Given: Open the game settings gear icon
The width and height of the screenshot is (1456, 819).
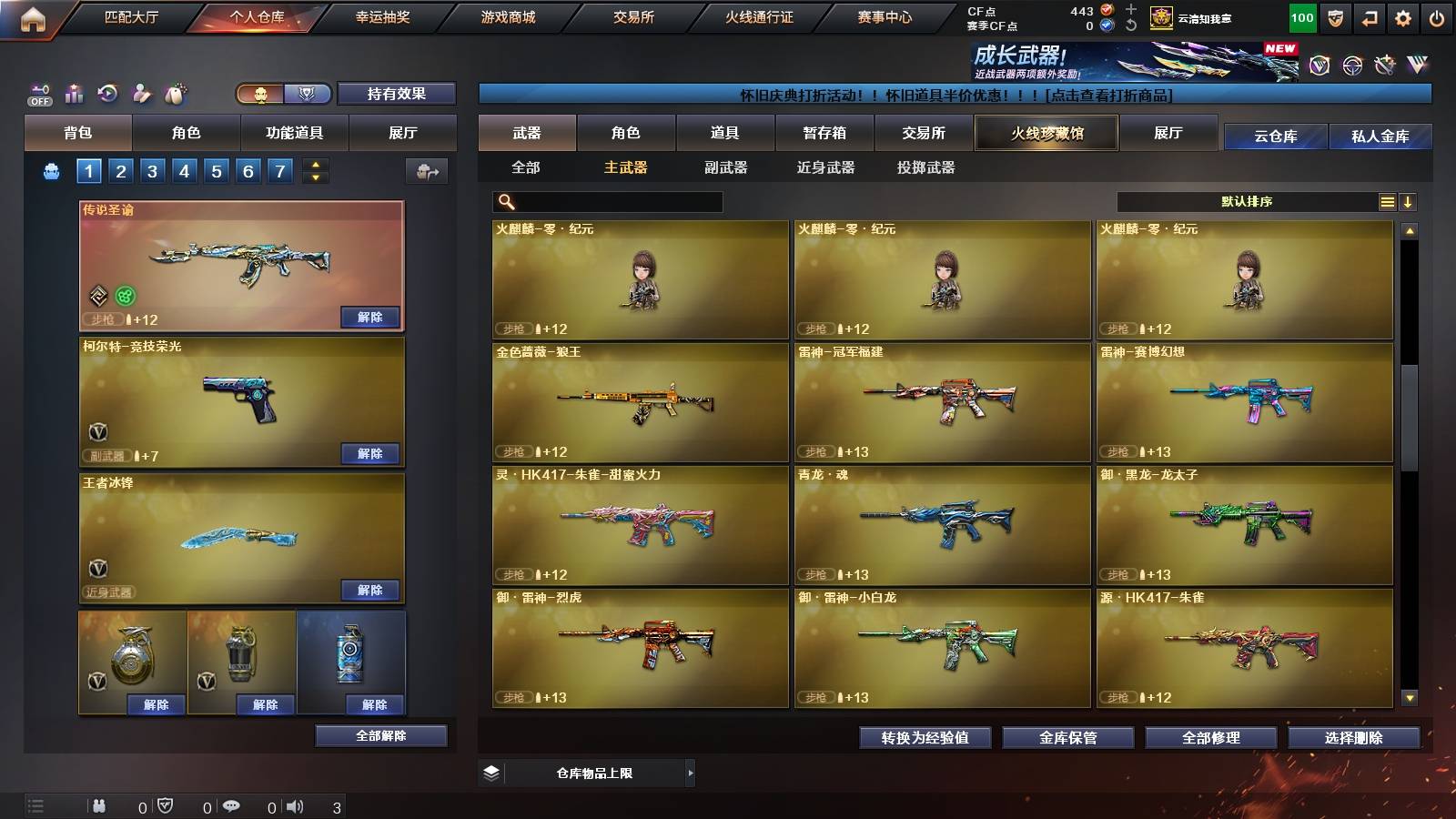Looking at the screenshot, I should pos(1402,15).
